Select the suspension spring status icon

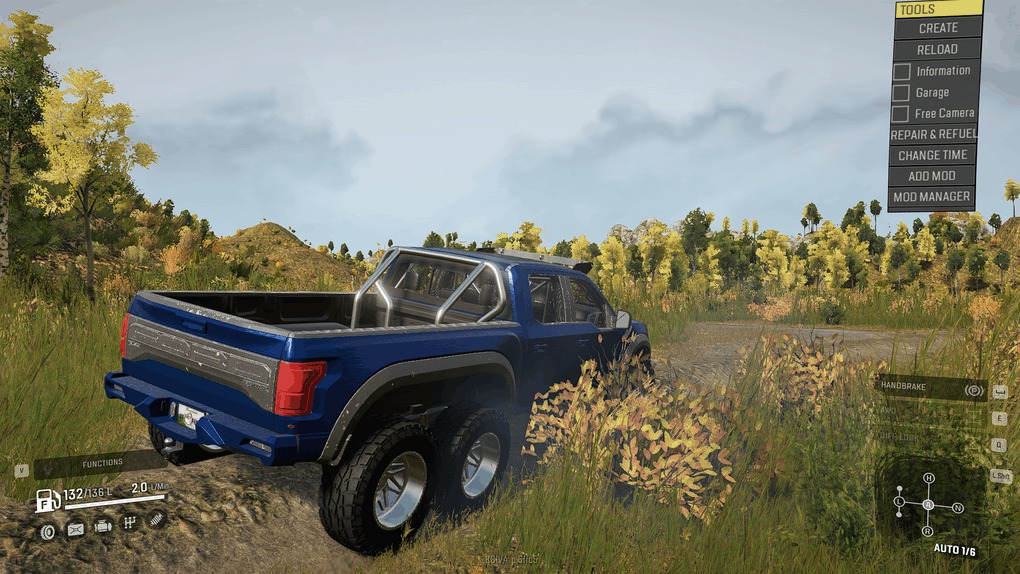pos(156,519)
